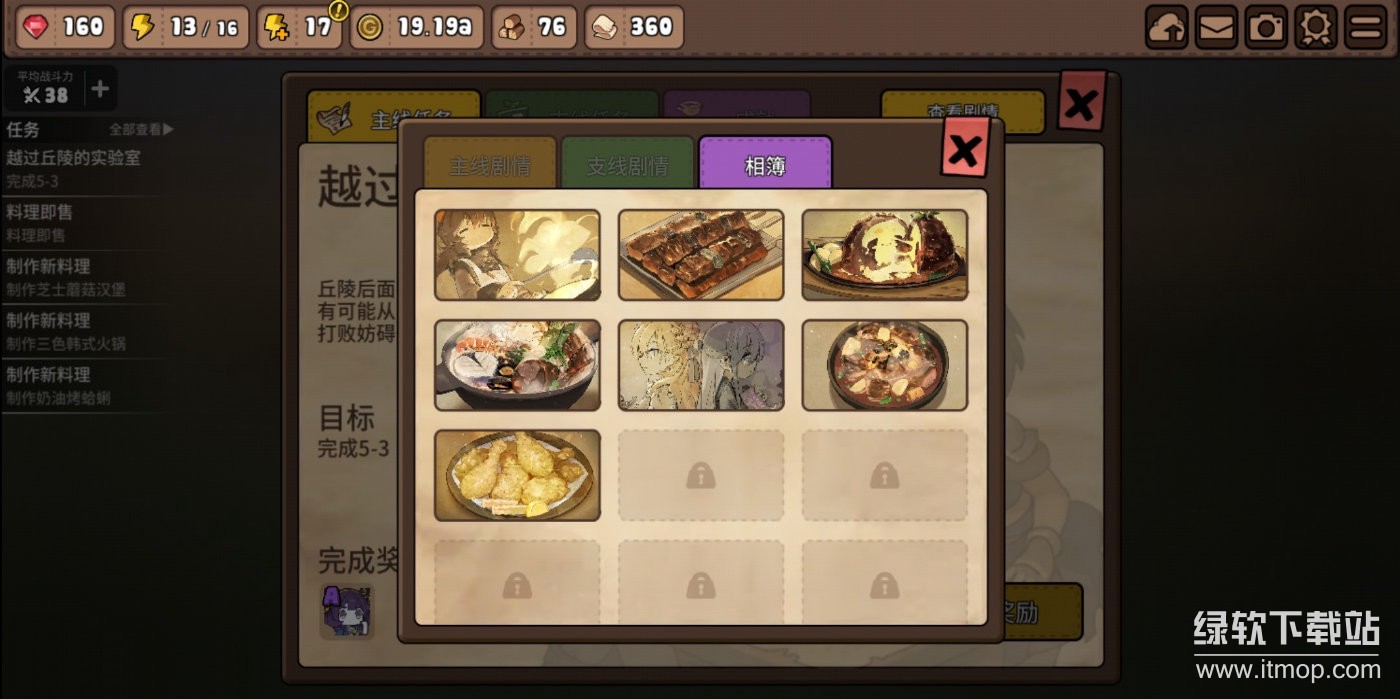View the grilled skewers photo
The image size is (1400, 699).
coord(701,255)
